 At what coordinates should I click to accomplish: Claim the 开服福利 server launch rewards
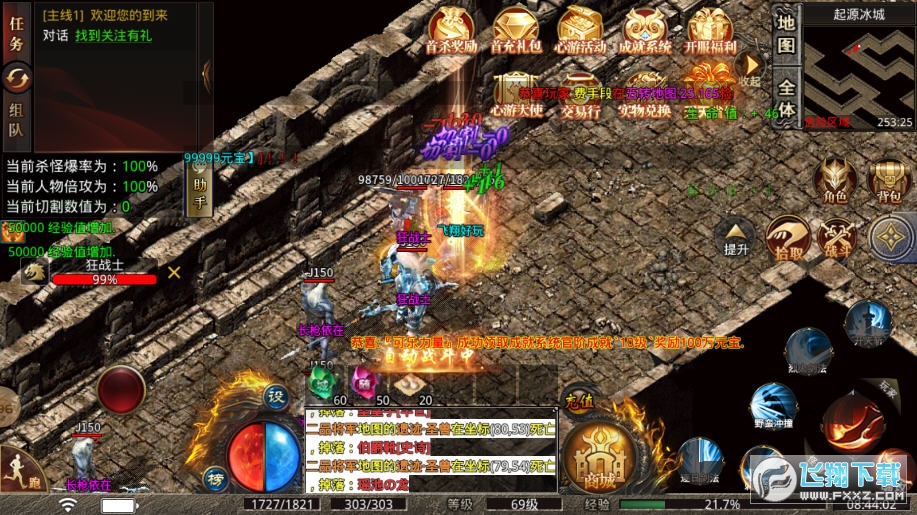click(710, 29)
